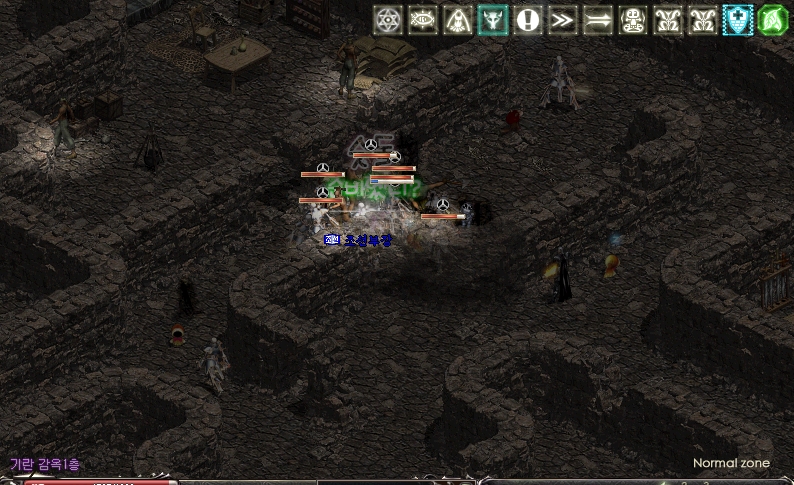Select the blue shield cross icon
The width and height of the screenshot is (794, 485).
(738, 20)
